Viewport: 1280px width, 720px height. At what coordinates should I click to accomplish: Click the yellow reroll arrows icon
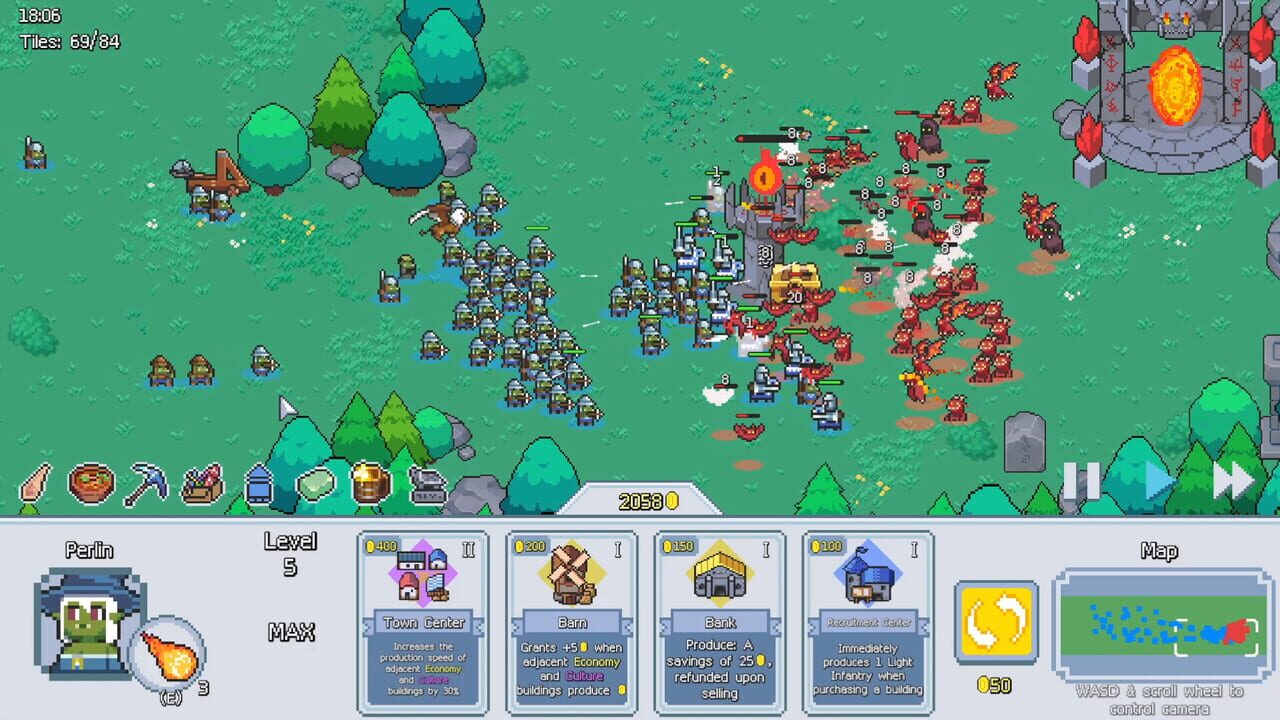[x=996, y=622]
